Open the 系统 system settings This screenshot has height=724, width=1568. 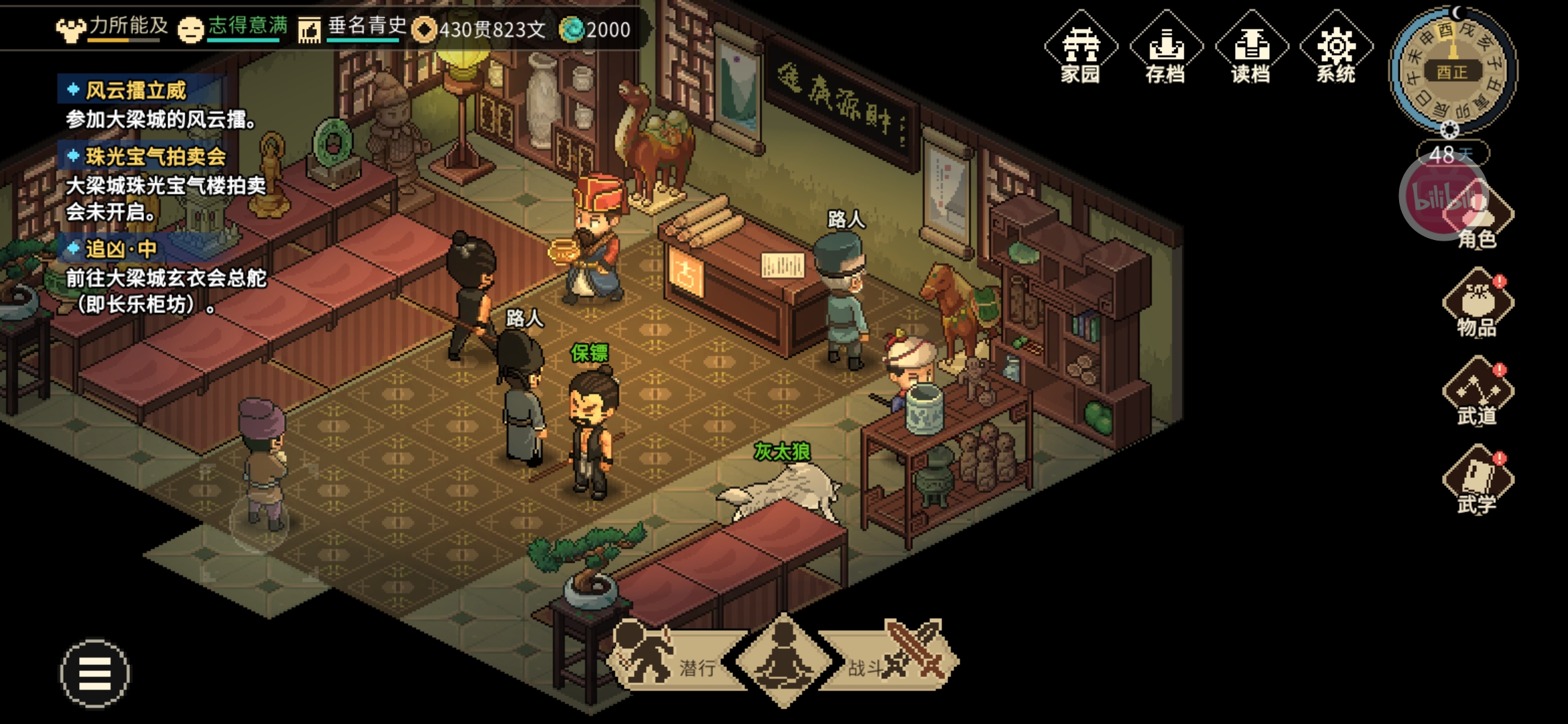click(1336, 48)
